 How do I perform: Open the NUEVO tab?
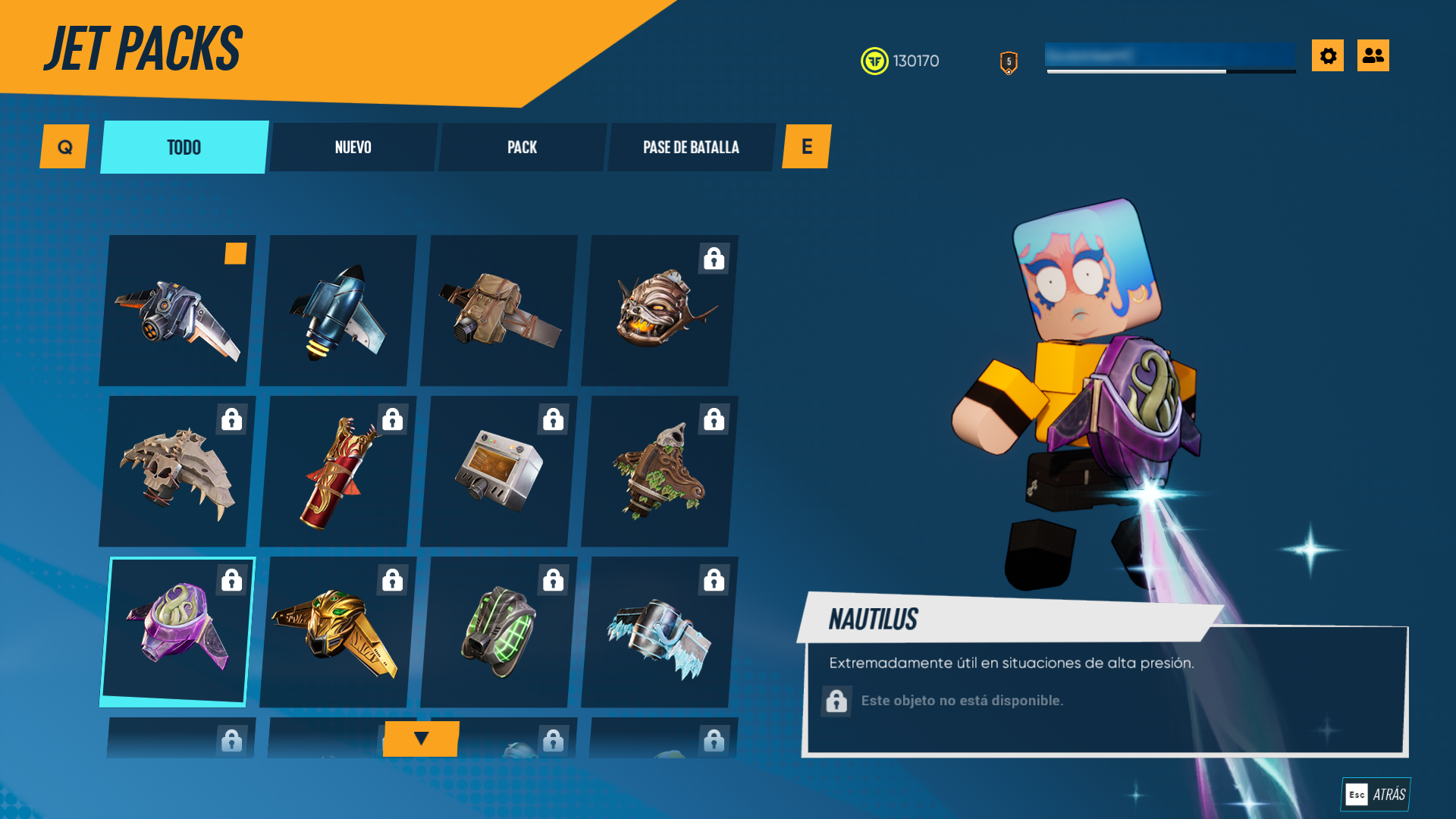coord(353,147)
